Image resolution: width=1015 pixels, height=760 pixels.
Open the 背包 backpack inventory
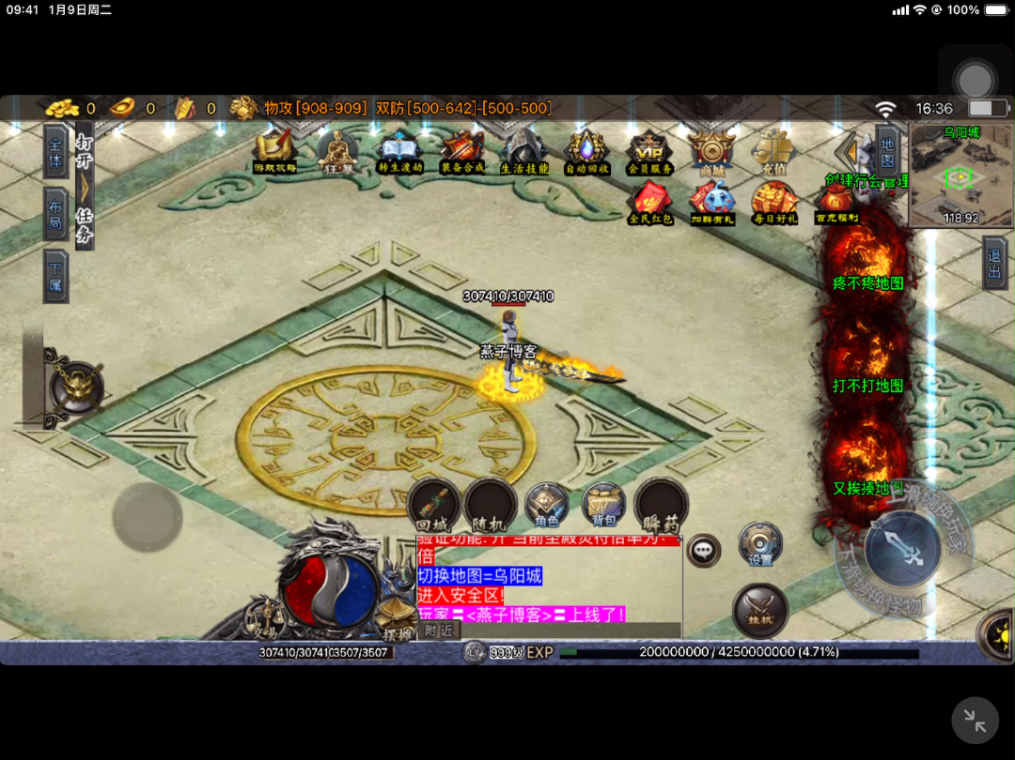coord(603,504)
